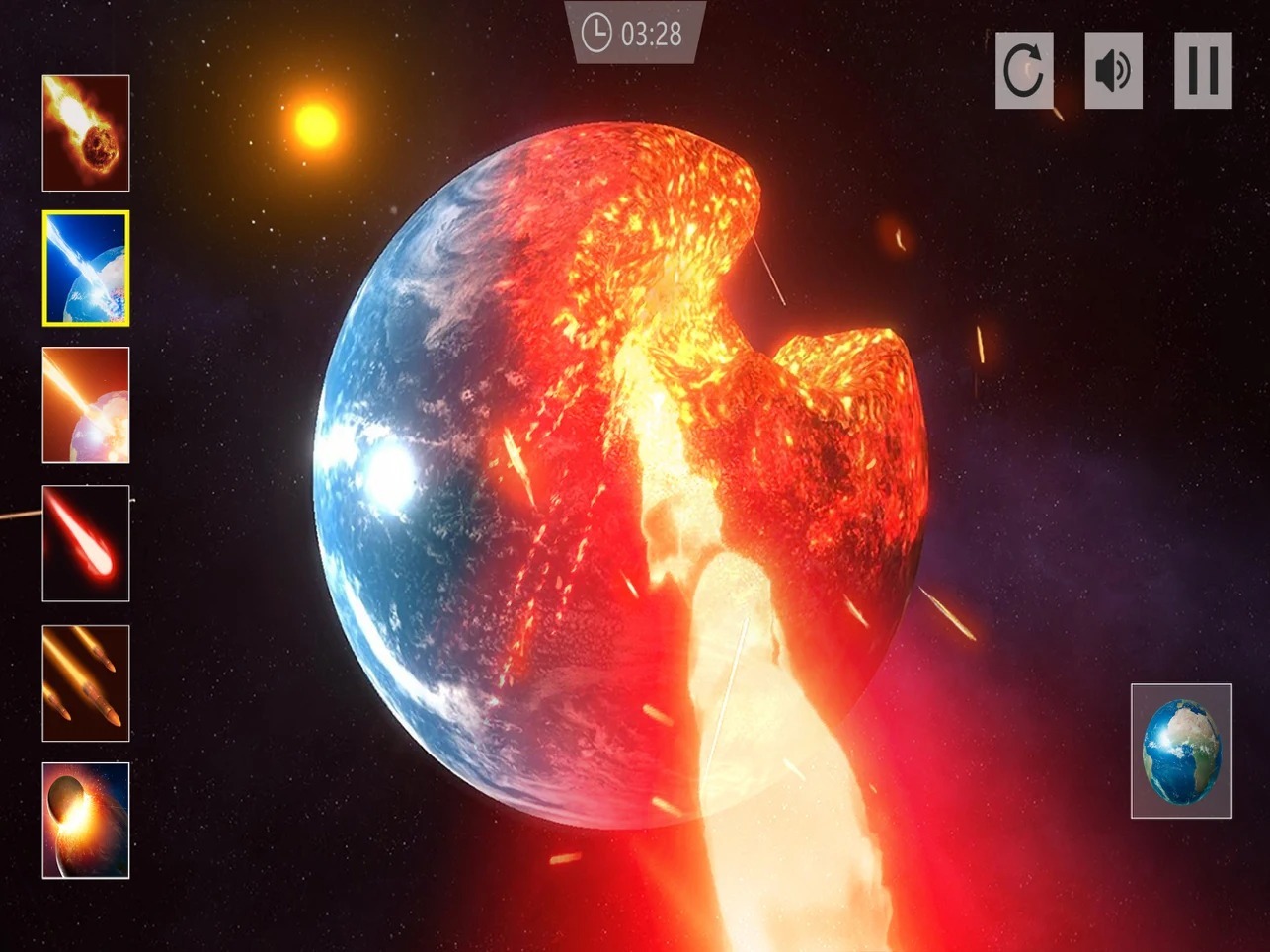Toggle off the laser beam selection
1270x952 pixels.
click(x=85, y=268)
